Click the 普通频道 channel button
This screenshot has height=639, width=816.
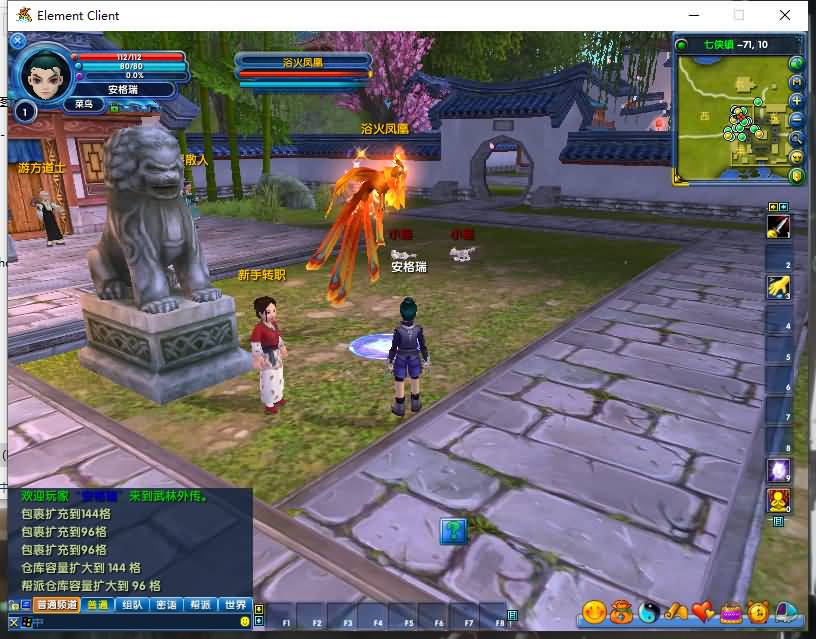tap(57, 605)
